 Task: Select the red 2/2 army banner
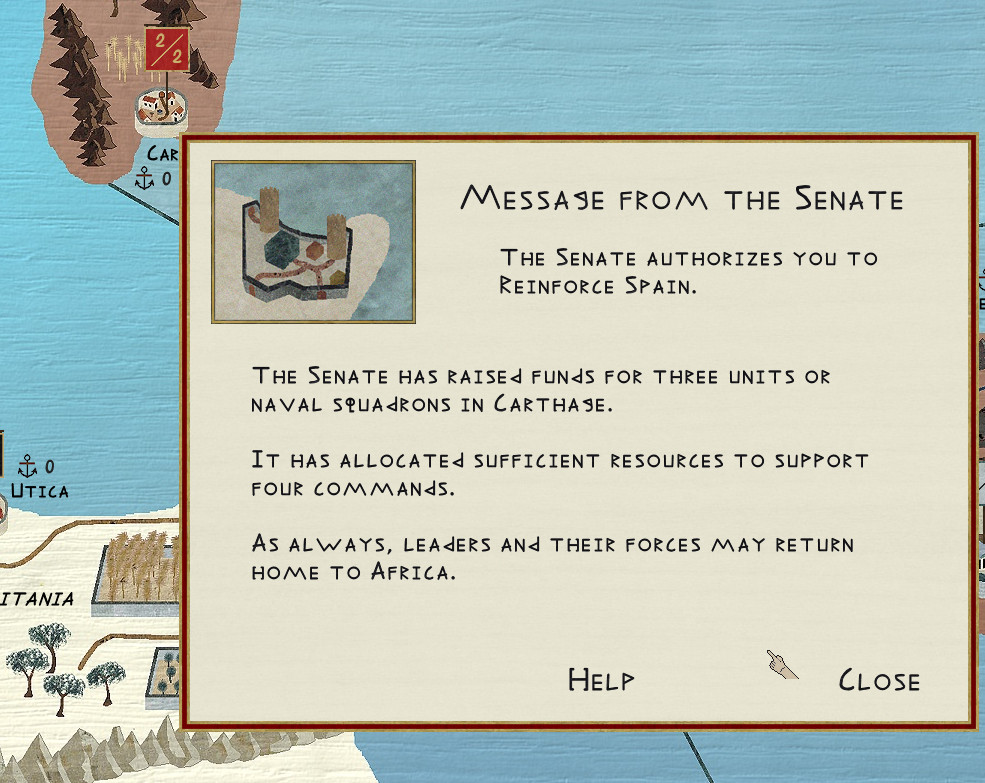pos(164,49)
